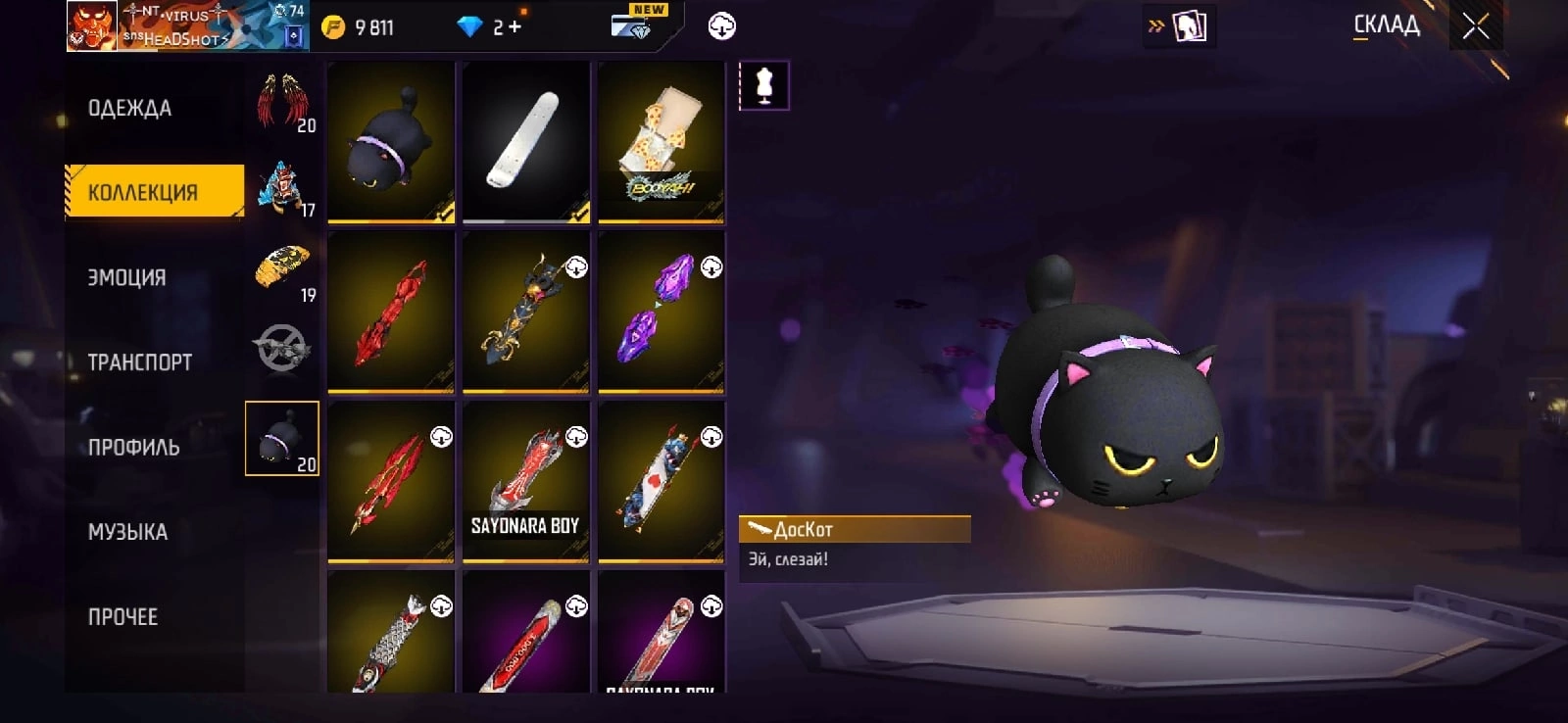
Task: Open the ОДЕЖДА category
Action: click(x=130, y=108)
